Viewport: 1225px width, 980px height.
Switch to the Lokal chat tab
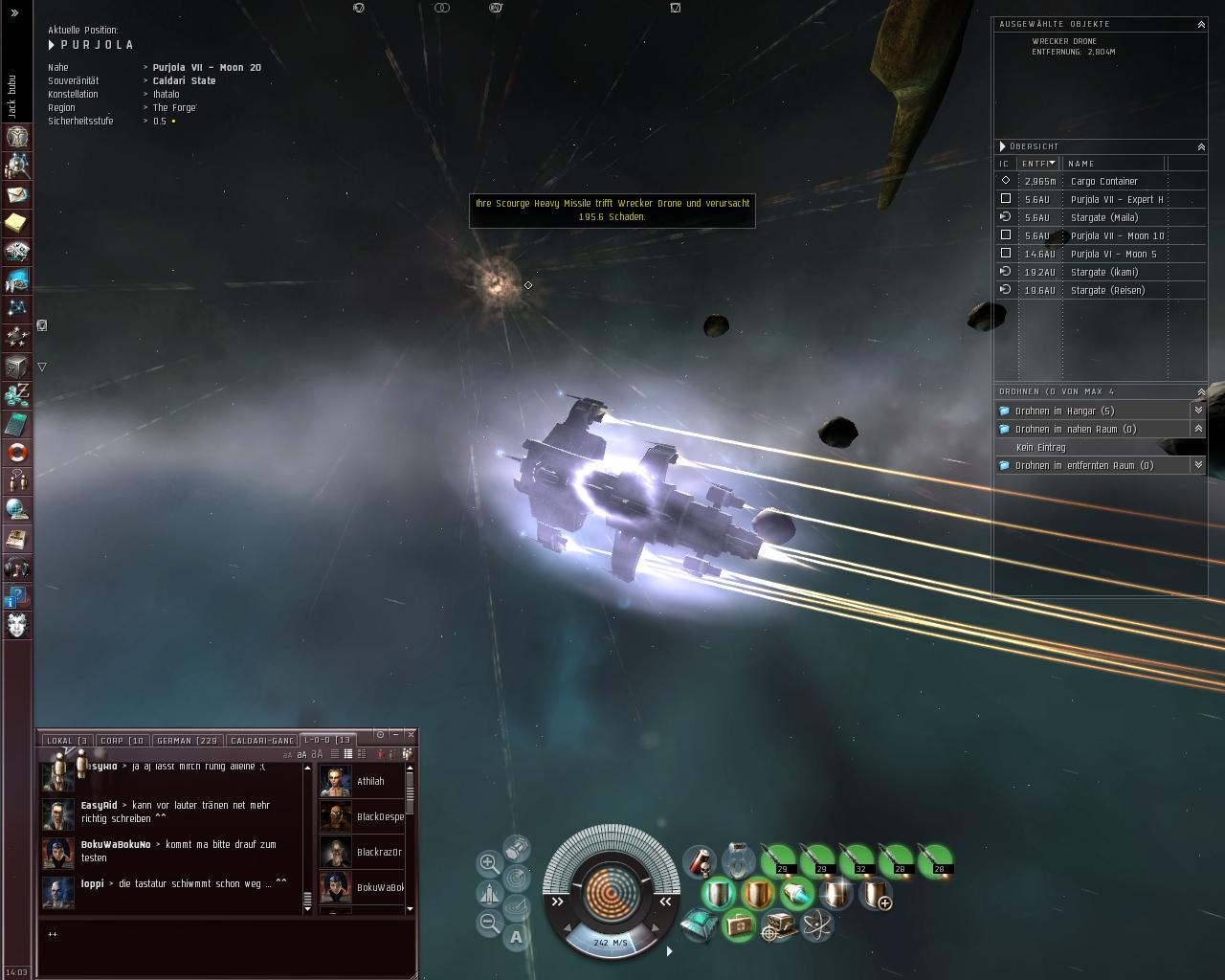click(66, 741)
